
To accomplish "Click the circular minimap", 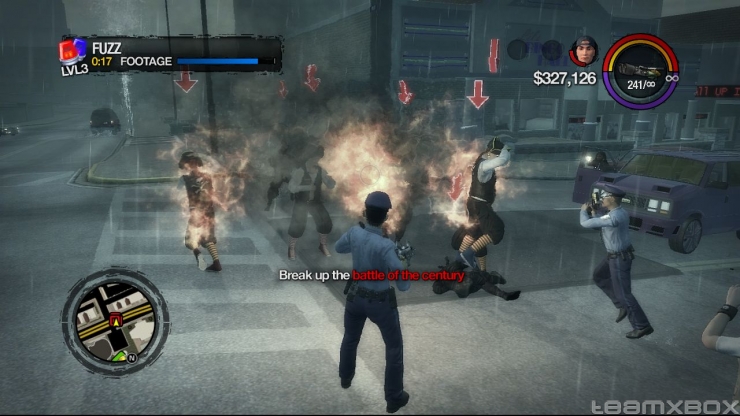I will (x=116, y=318).
